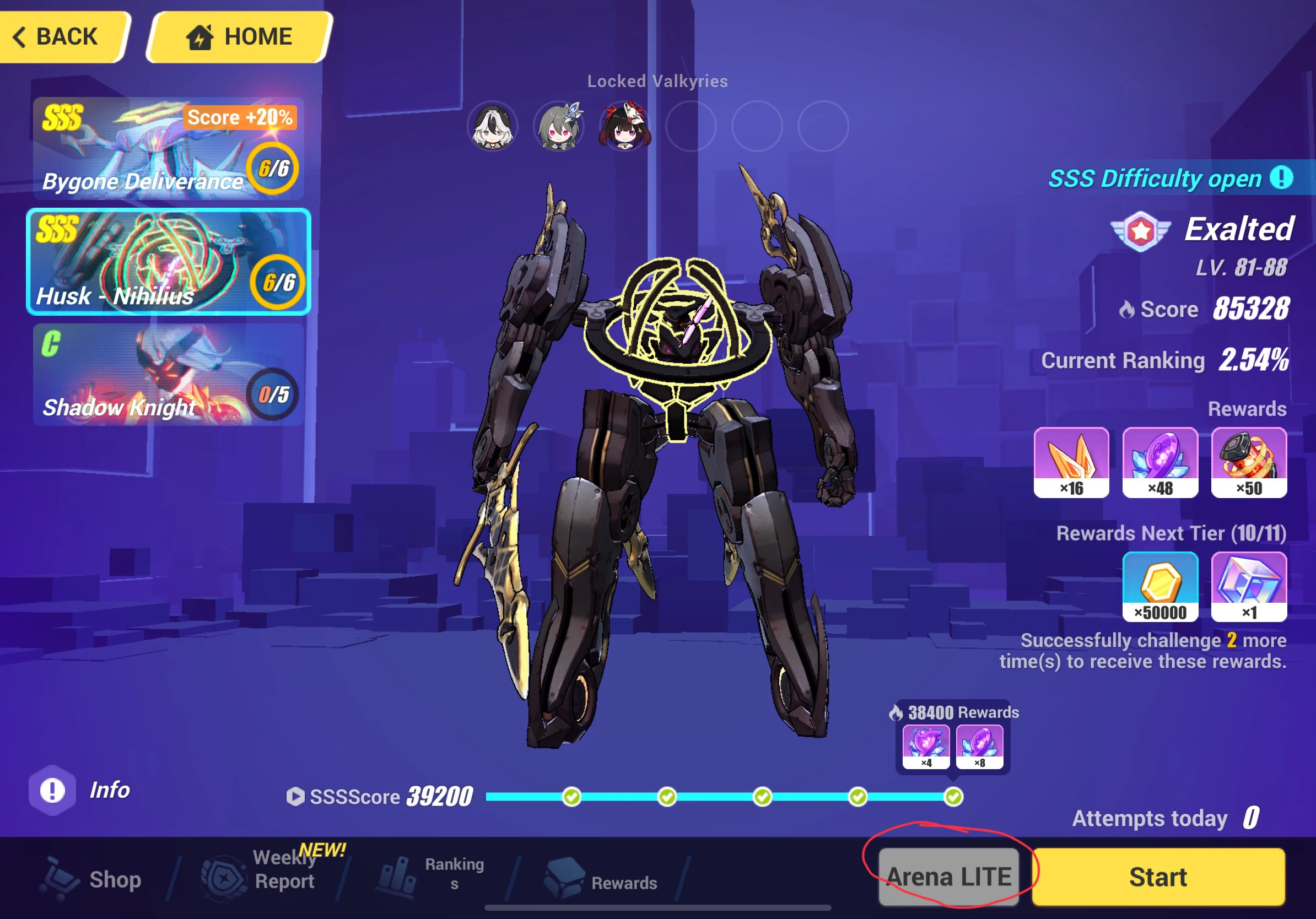Tap the Home button icon
The height and width of the screenshot is (919, 1316).
(201, 36)
